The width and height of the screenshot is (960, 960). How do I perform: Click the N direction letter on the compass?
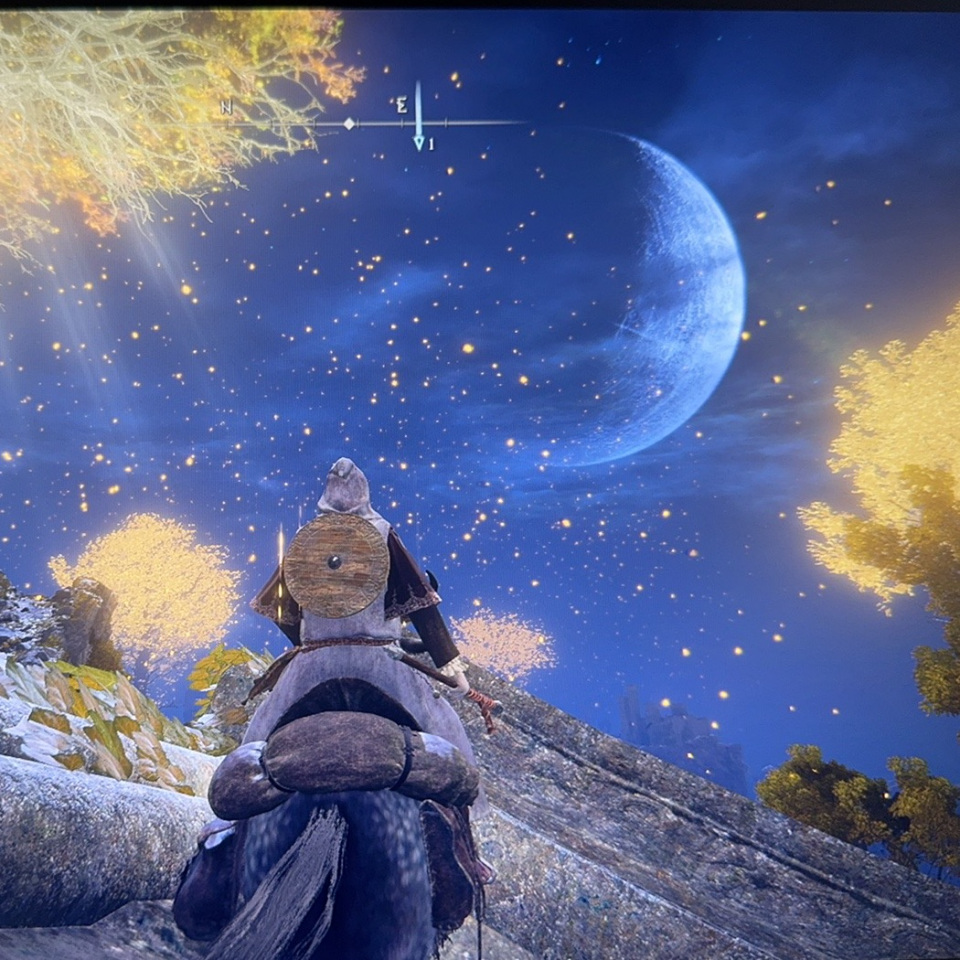coord(227,106)
